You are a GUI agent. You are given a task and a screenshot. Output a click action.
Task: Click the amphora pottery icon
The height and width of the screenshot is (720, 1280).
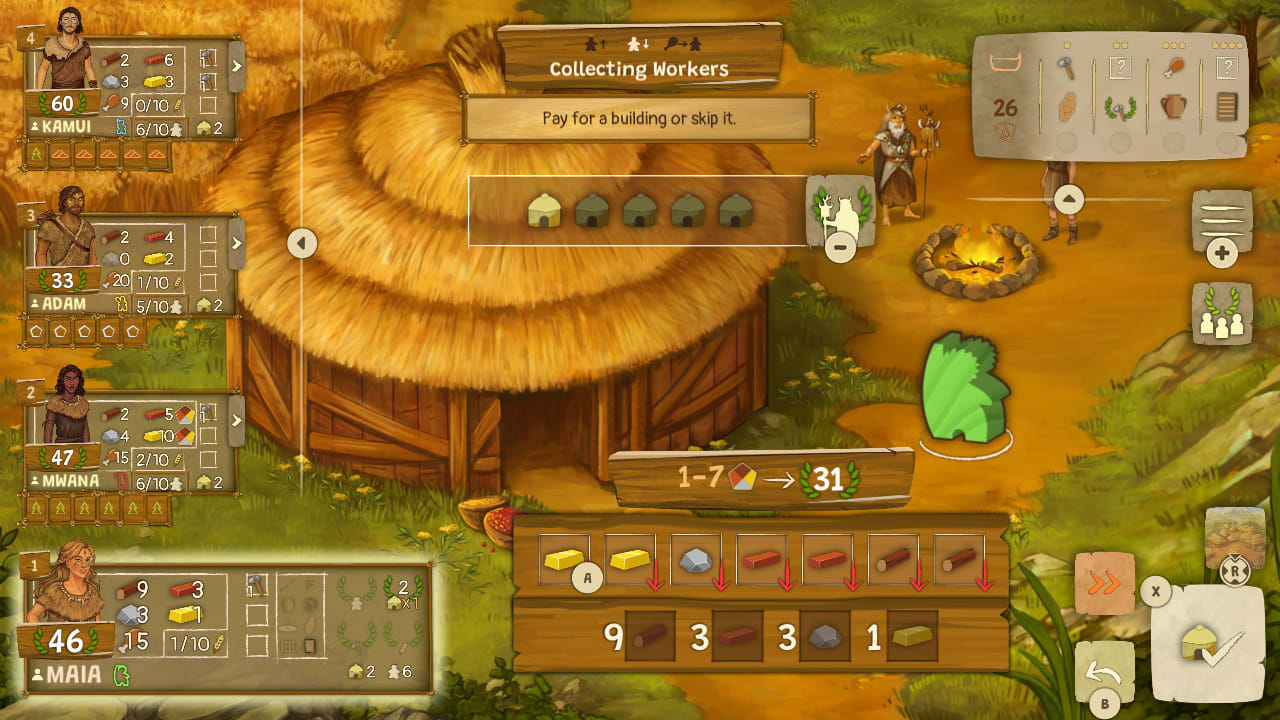click(x=1174, y=106)
